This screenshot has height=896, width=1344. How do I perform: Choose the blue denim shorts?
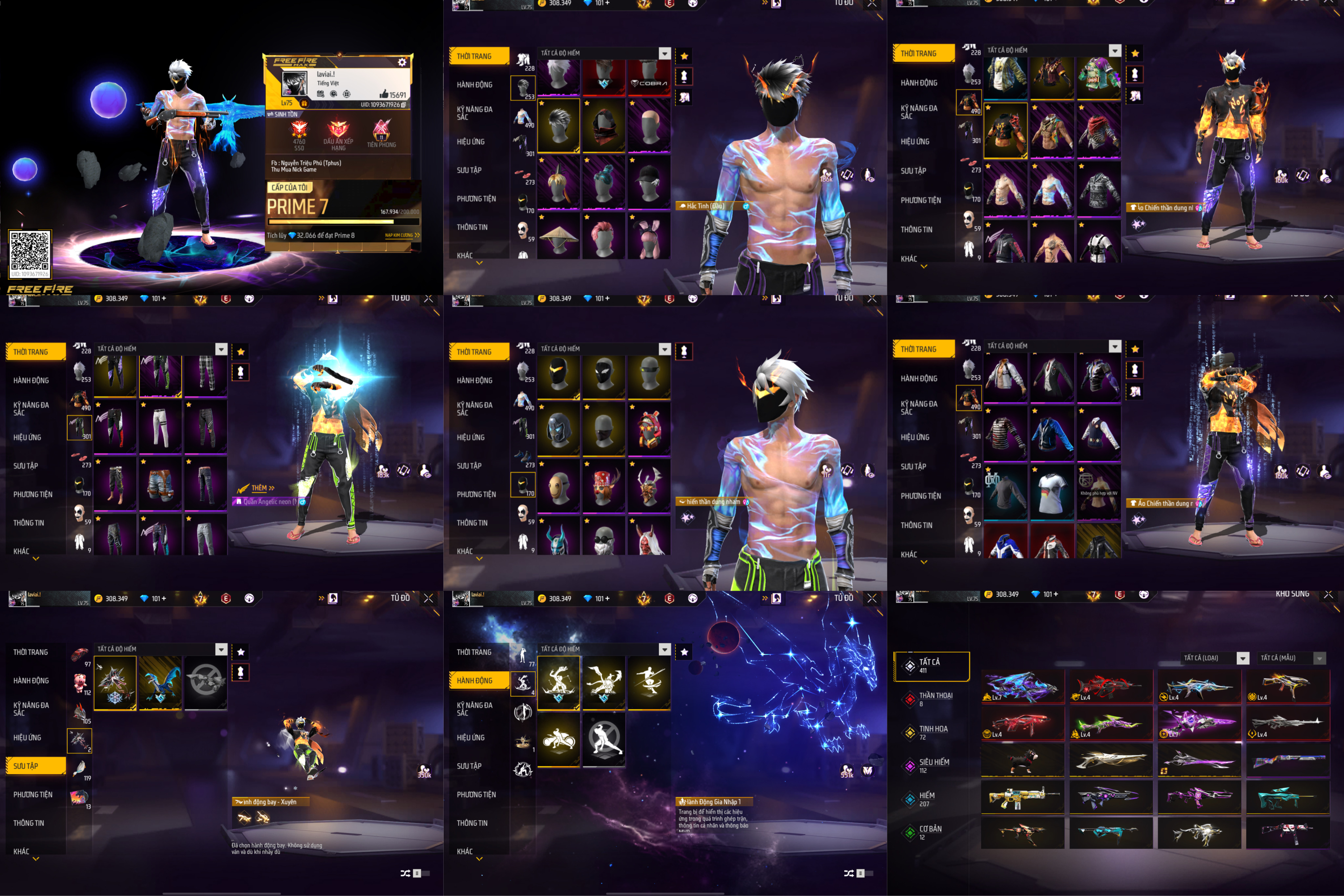(x=160, y=484)
